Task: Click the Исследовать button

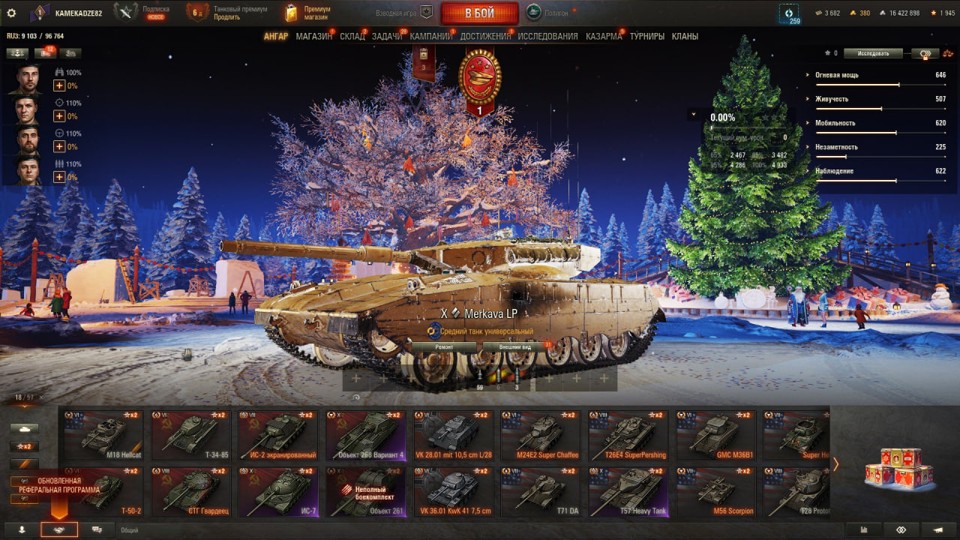Action: [x=873, y=53]
